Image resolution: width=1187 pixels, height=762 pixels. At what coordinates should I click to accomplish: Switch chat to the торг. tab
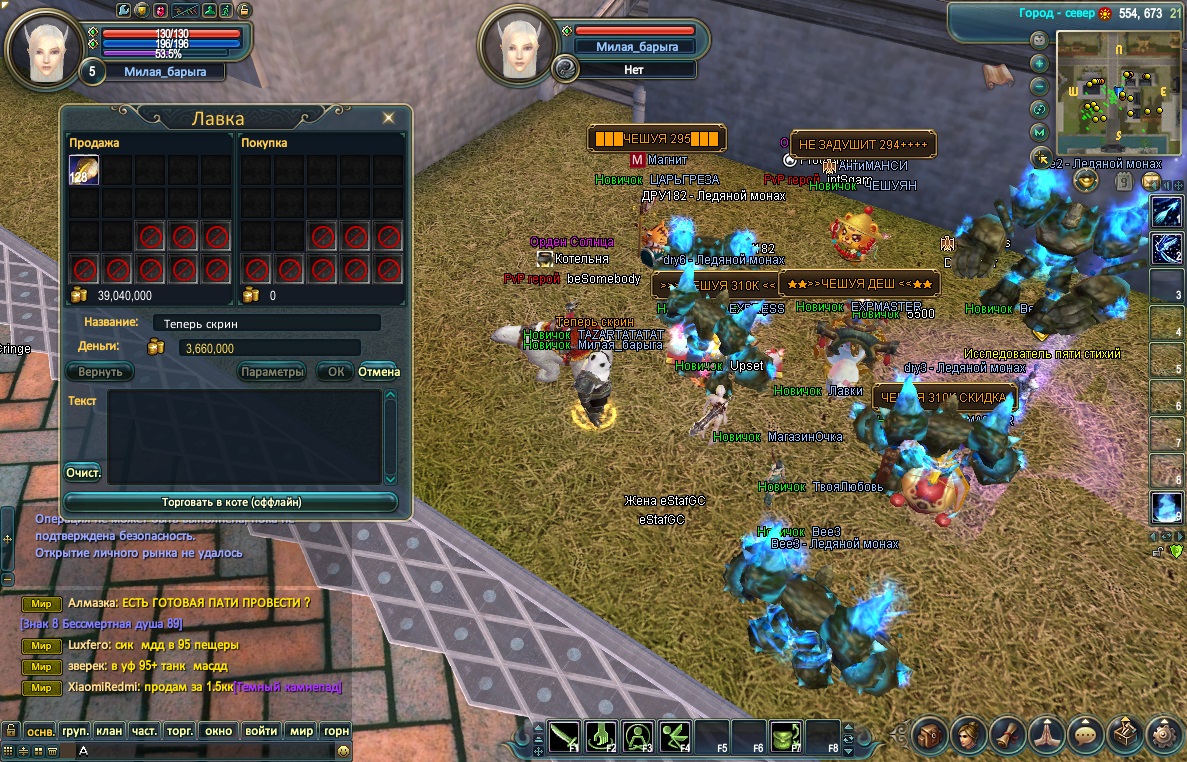point(180,731)
